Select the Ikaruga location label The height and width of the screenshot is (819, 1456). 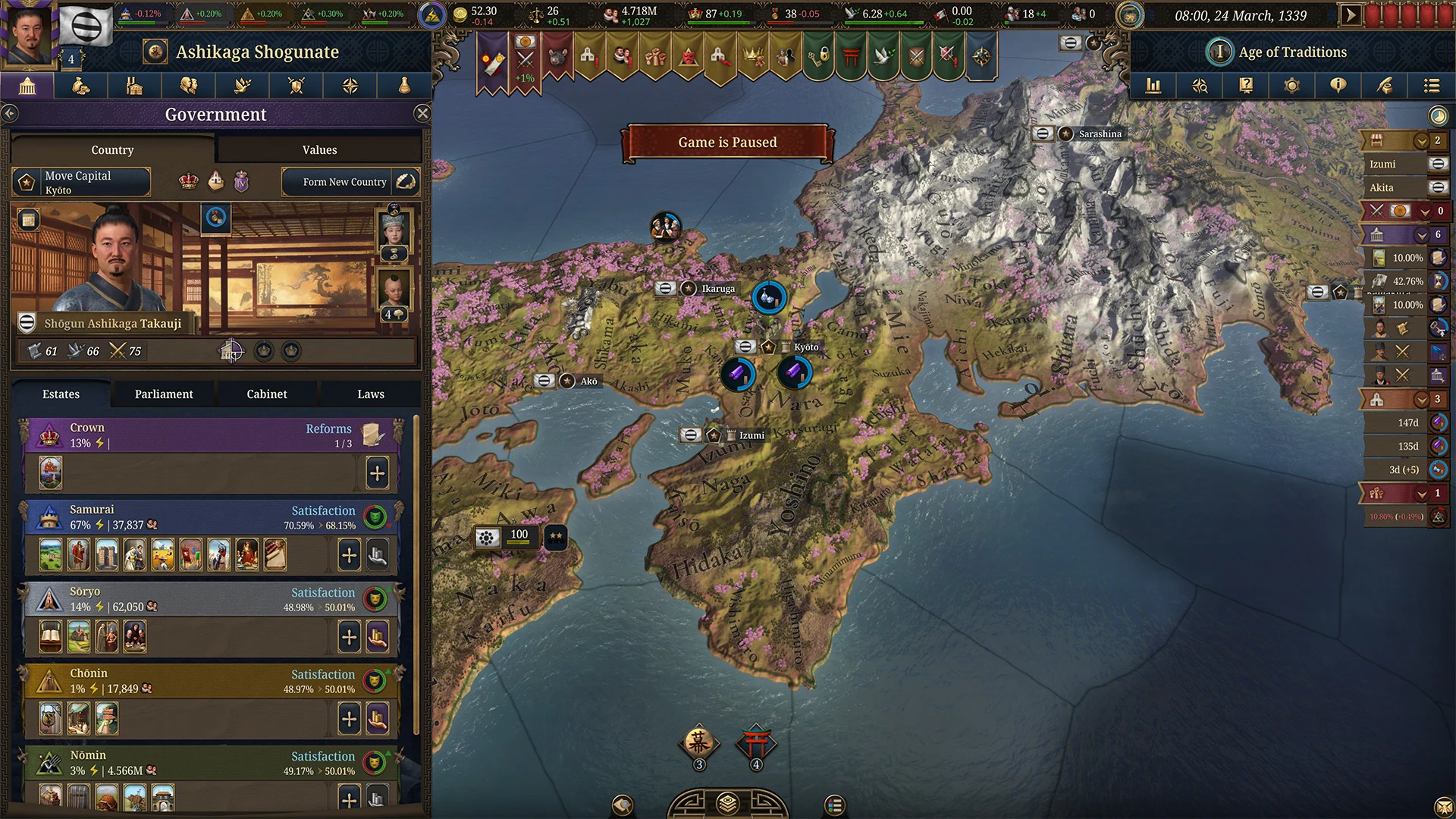click(x=717, y=288)
